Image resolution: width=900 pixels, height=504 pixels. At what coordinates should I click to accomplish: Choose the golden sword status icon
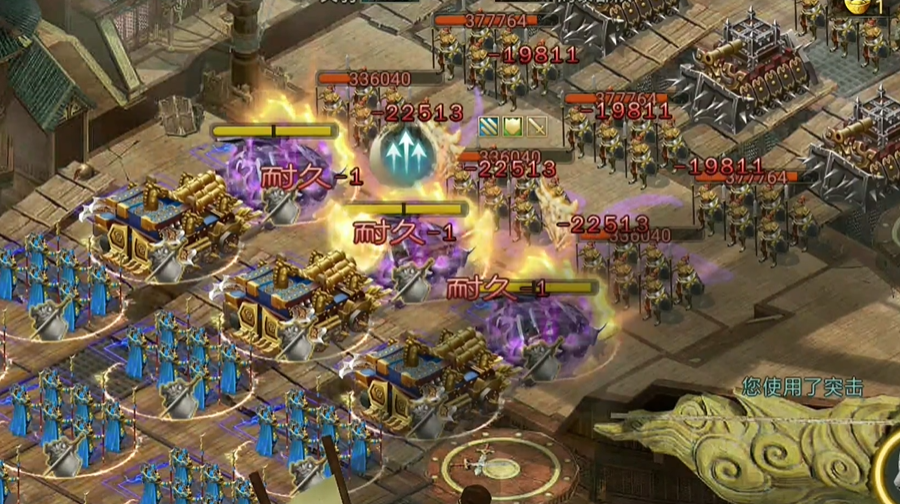point(537,126)
